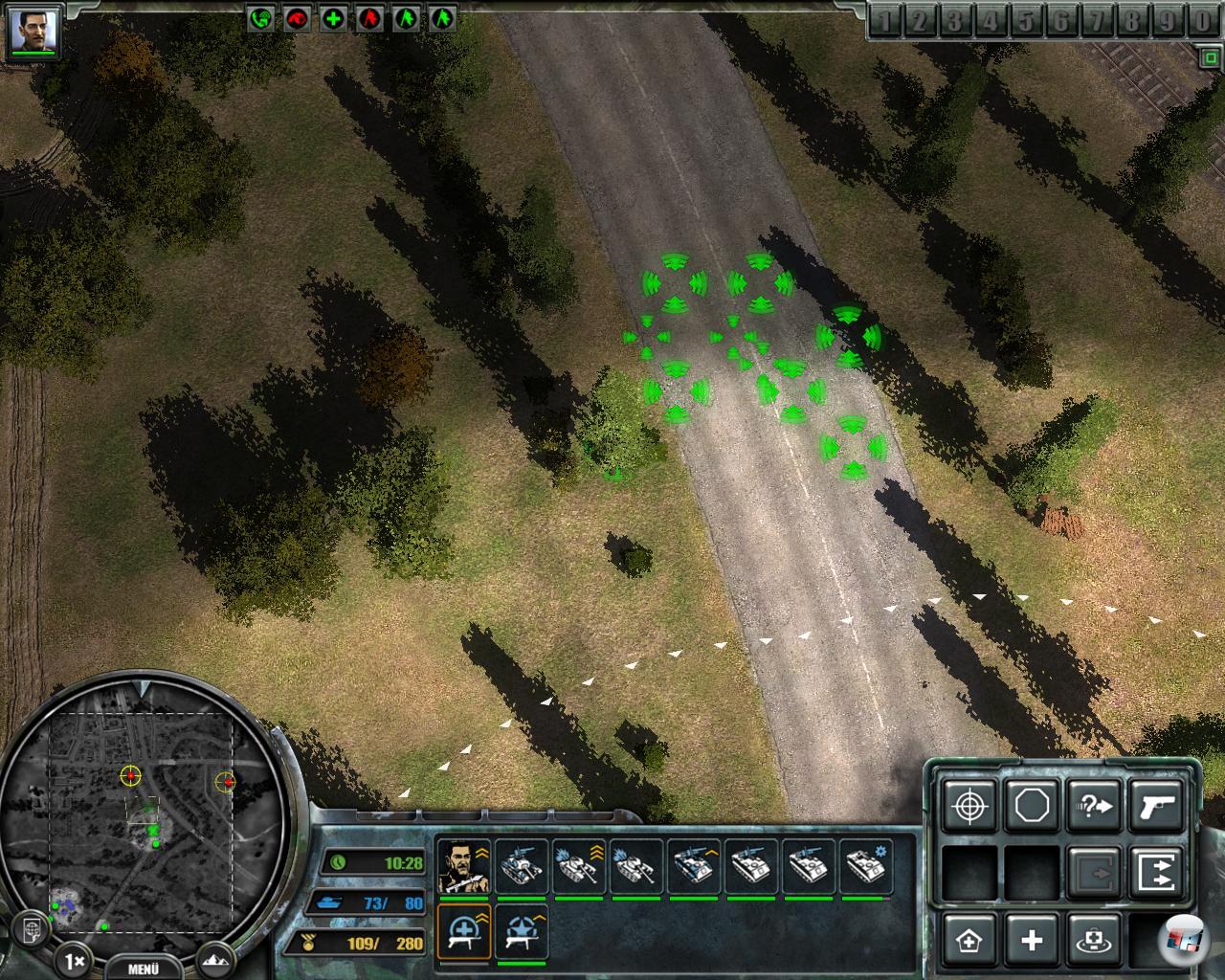1225x980 pixels.
Task: Select control group number 1
Action: click(885, 21)
